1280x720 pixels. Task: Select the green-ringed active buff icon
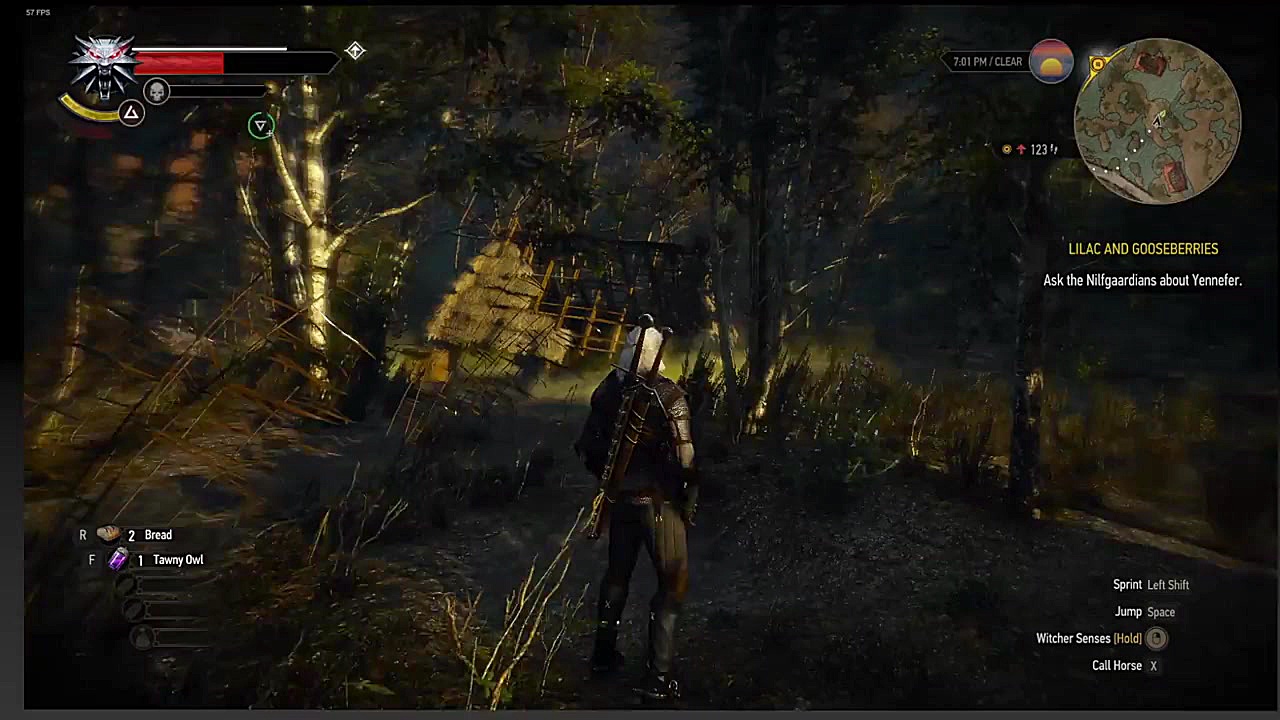(x=260, y=125)
